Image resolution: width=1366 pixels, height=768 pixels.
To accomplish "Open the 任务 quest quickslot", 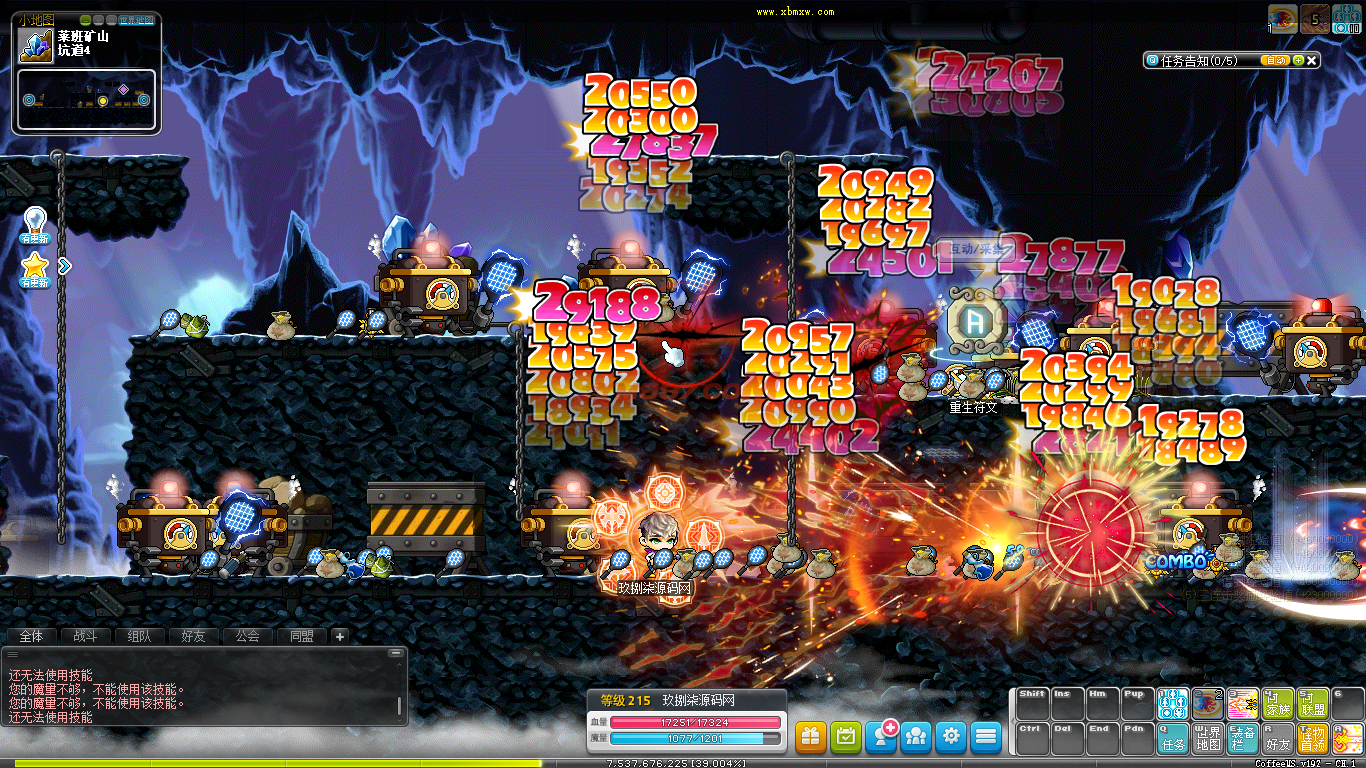I will [1173, 739].
